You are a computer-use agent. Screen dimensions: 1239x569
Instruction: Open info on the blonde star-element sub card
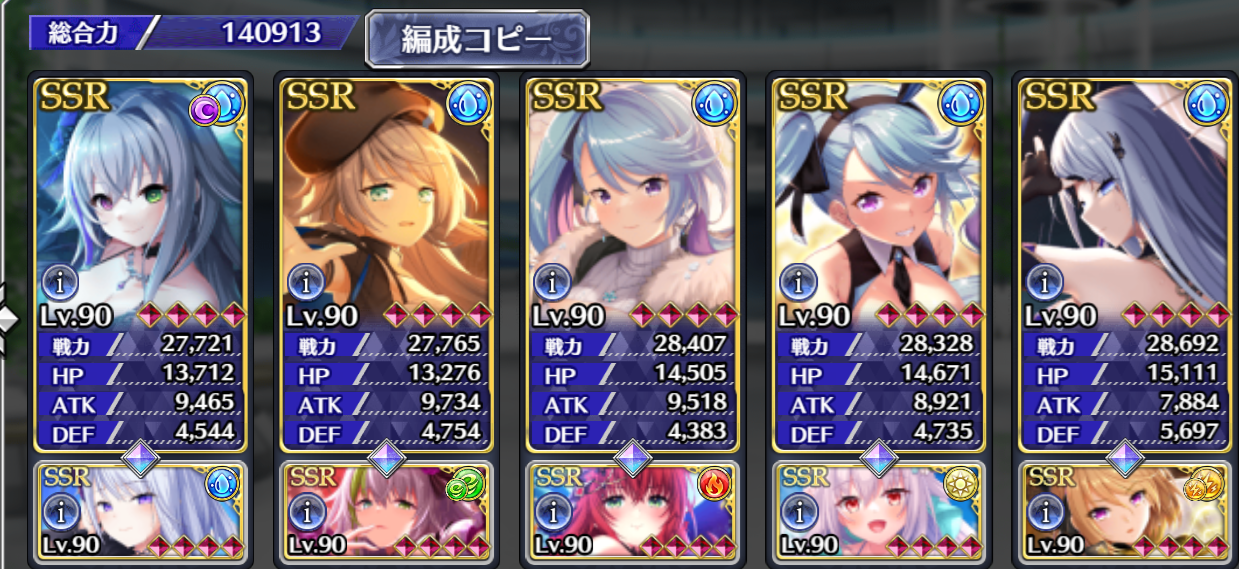pos(1042,513)
